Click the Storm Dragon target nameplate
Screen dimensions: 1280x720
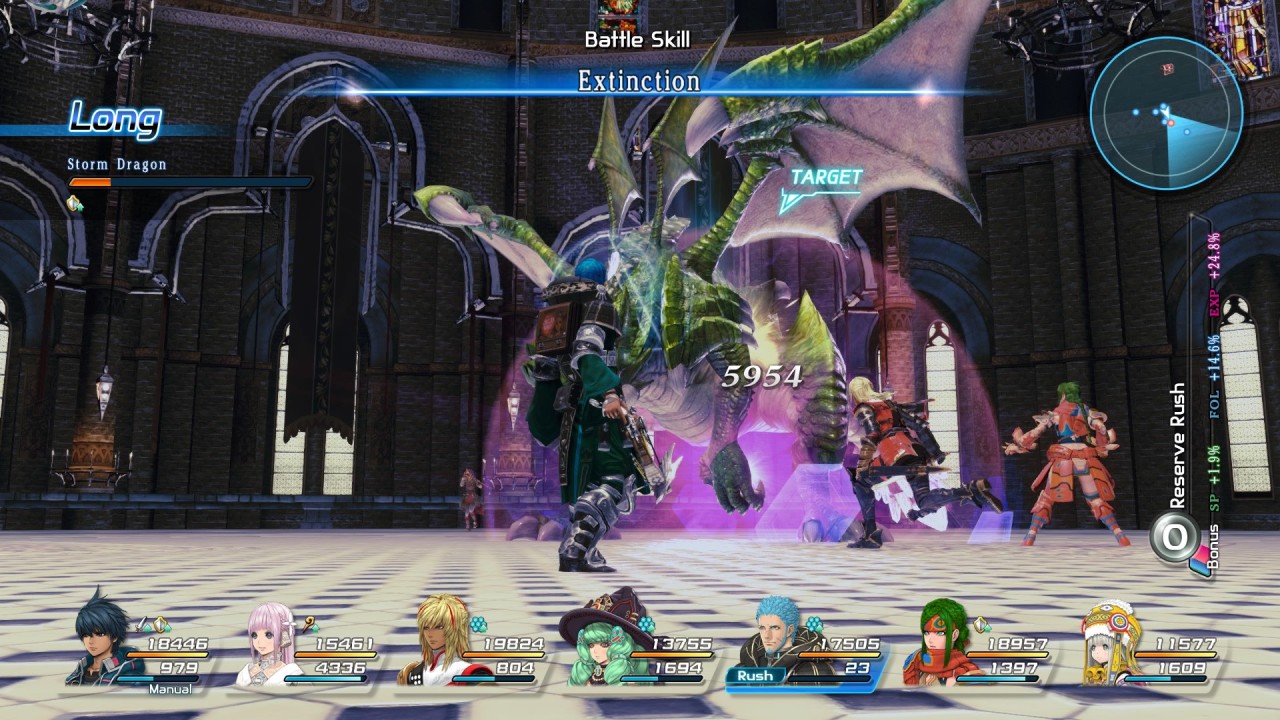[117, 164]
